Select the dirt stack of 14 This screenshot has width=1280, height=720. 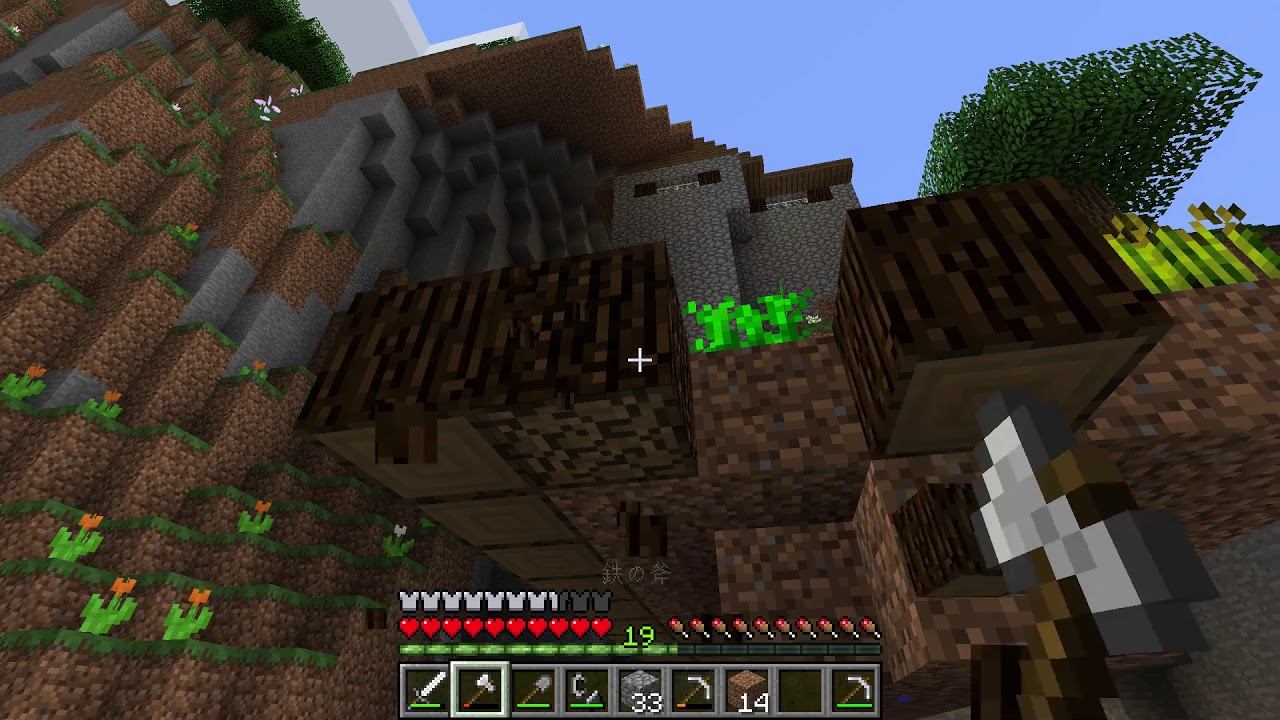[747, 689]
